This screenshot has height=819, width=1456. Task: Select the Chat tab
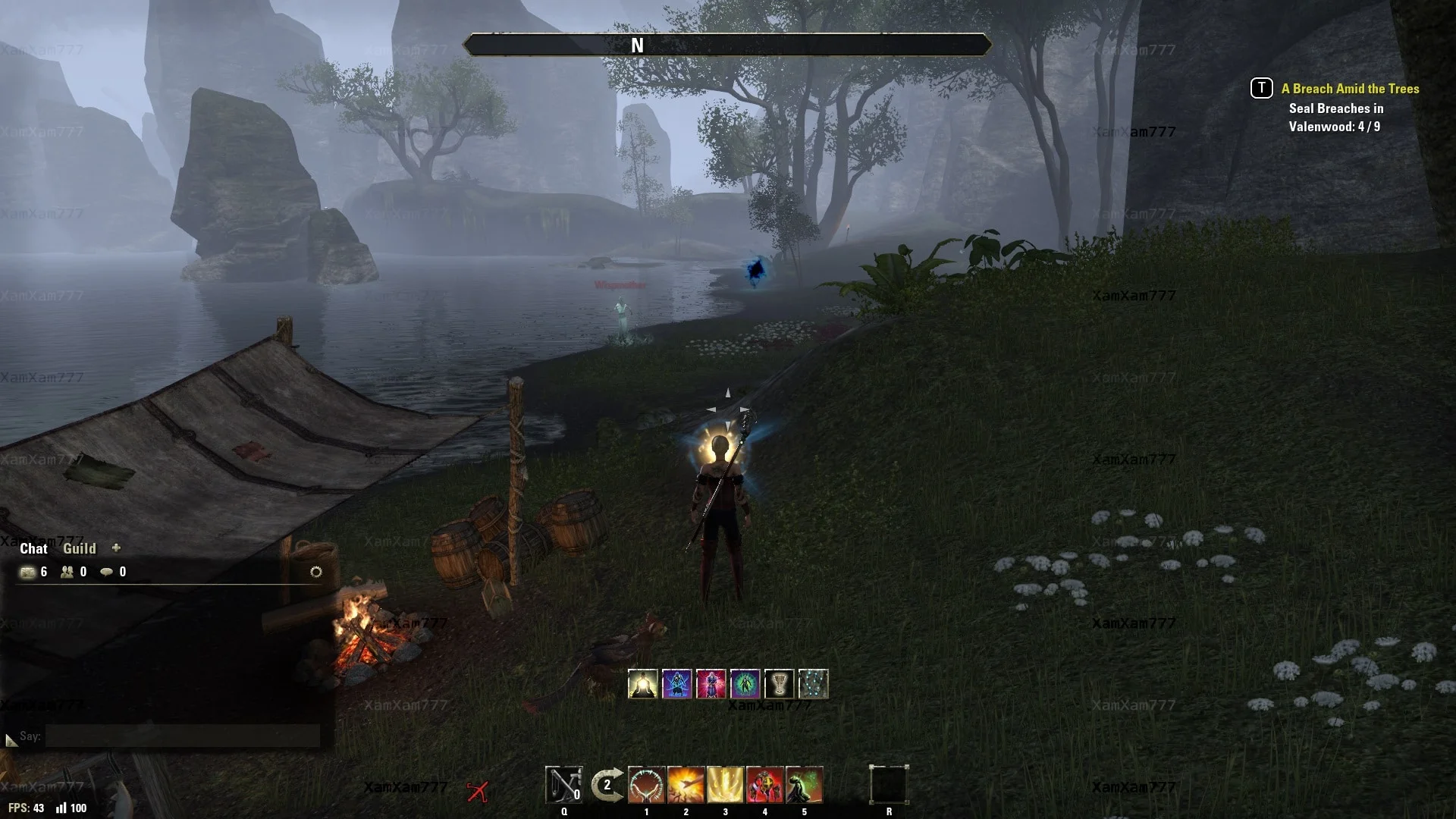(x=33, y=548)
